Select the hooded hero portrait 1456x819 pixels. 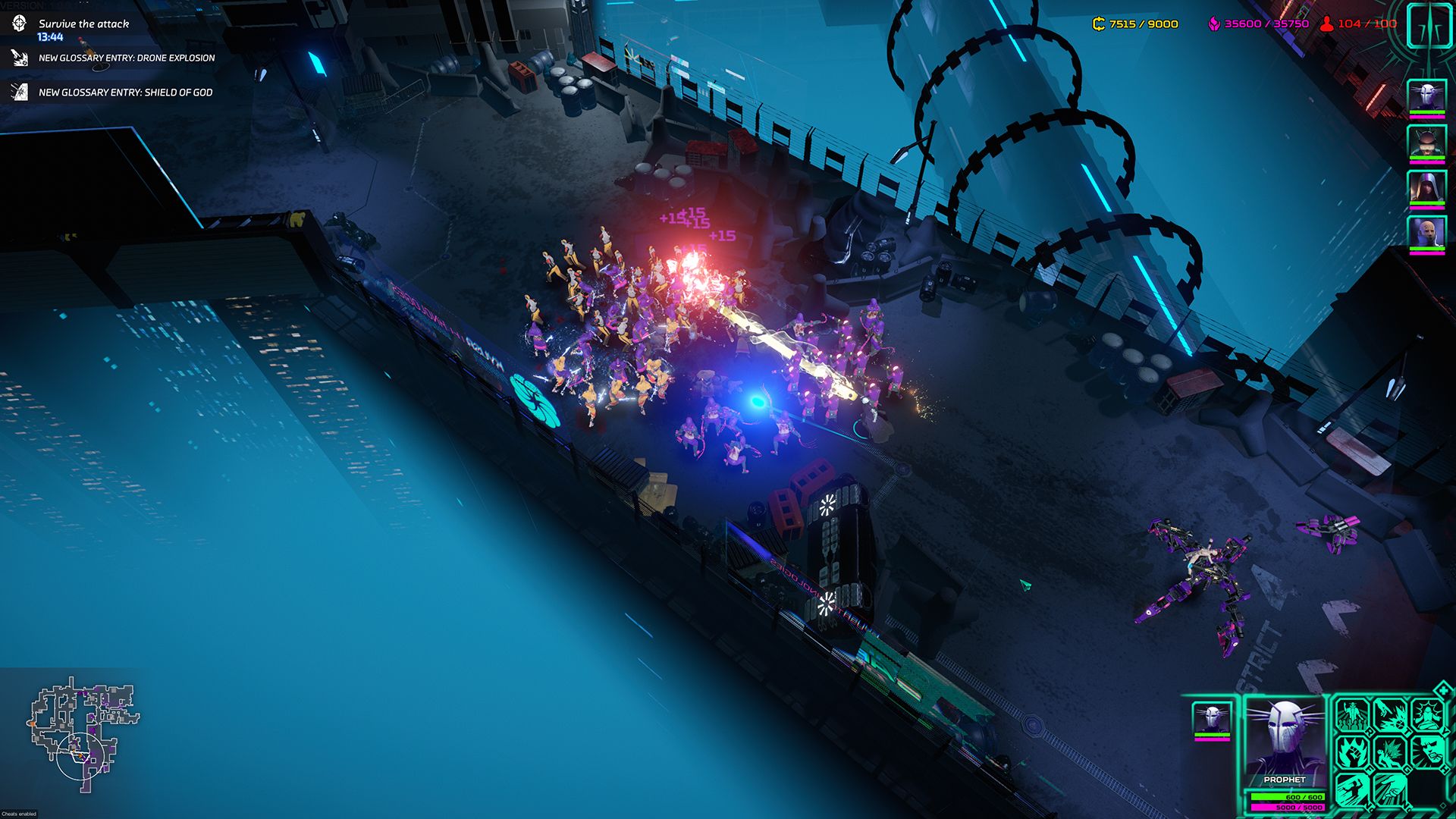1426,187
